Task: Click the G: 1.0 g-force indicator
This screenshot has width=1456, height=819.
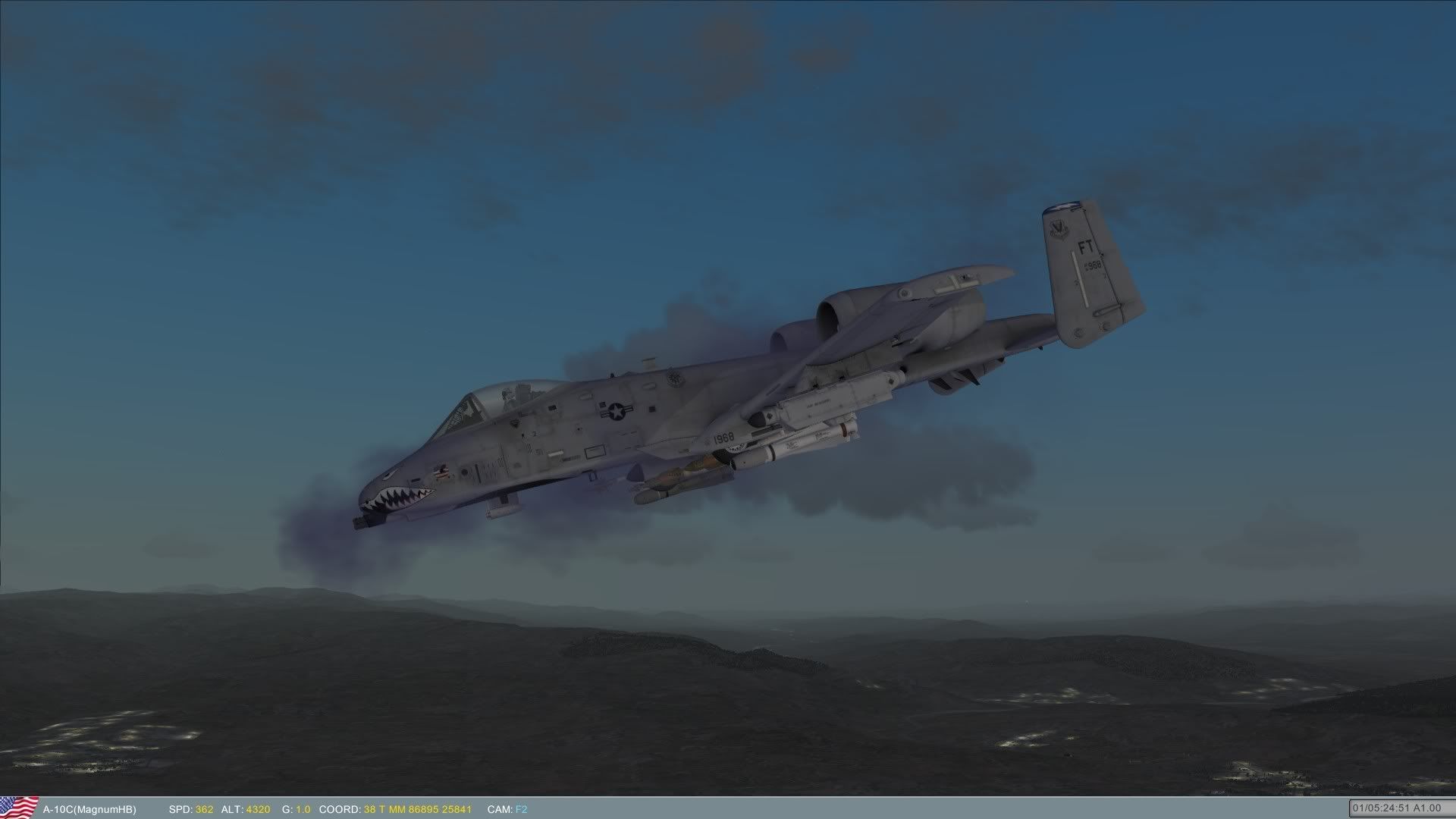Action: coord(298,808)
